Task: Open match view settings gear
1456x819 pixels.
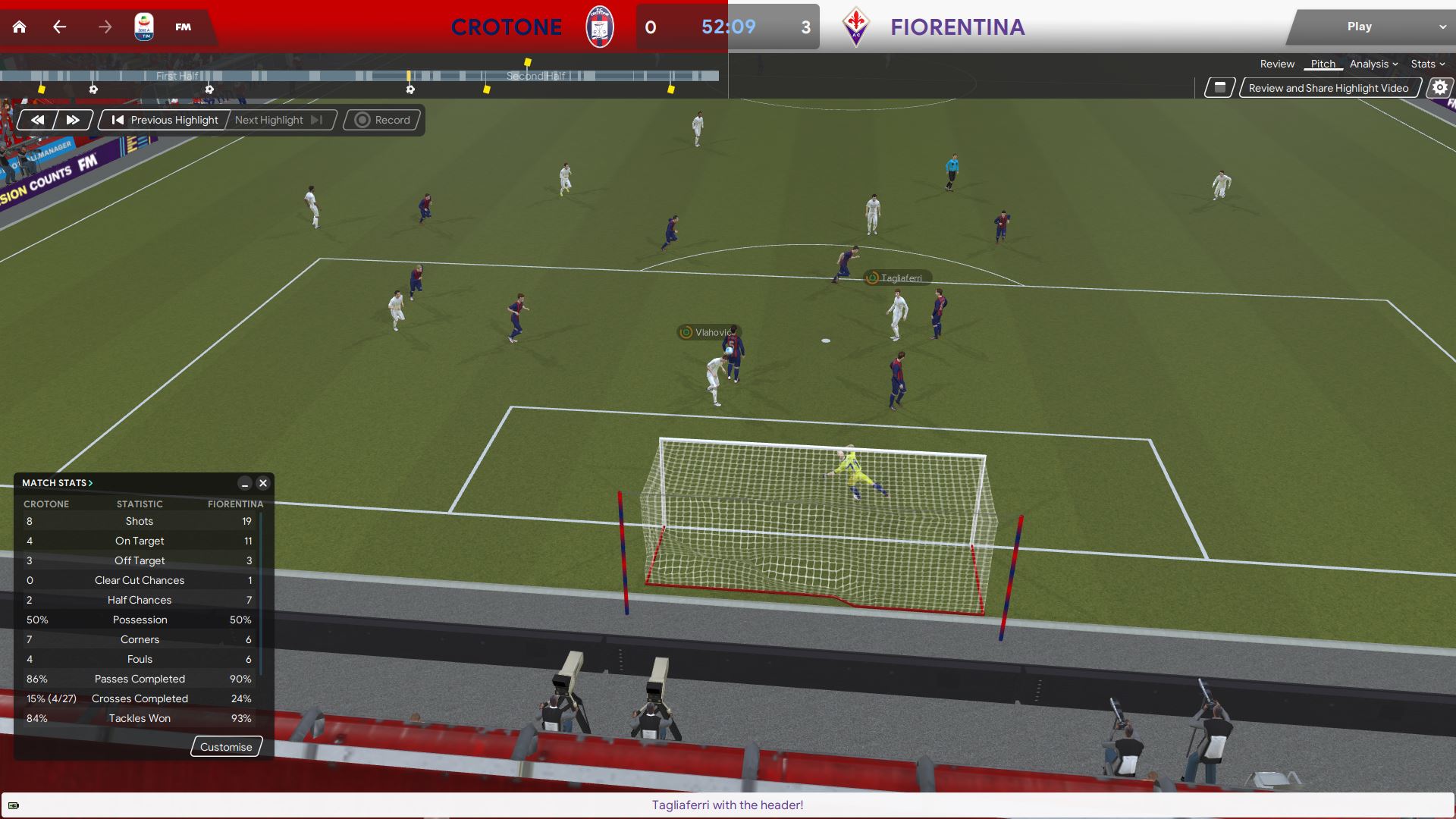Action: point(1439,88)
